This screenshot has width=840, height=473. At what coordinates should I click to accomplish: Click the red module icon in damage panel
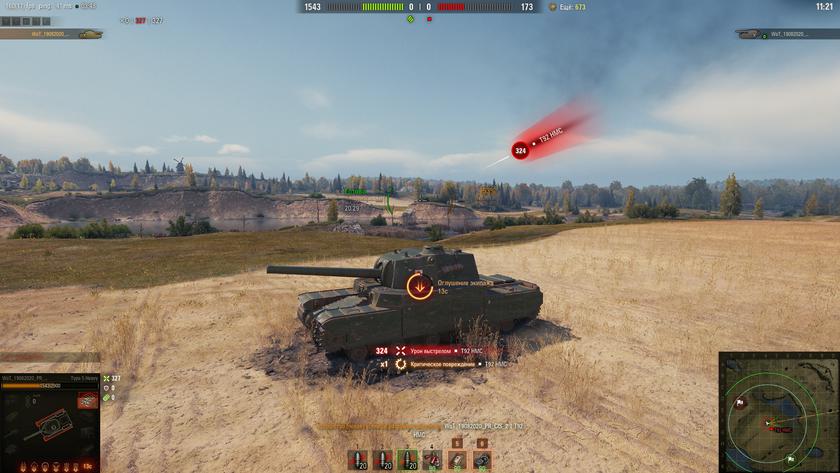tap(88, 401)
